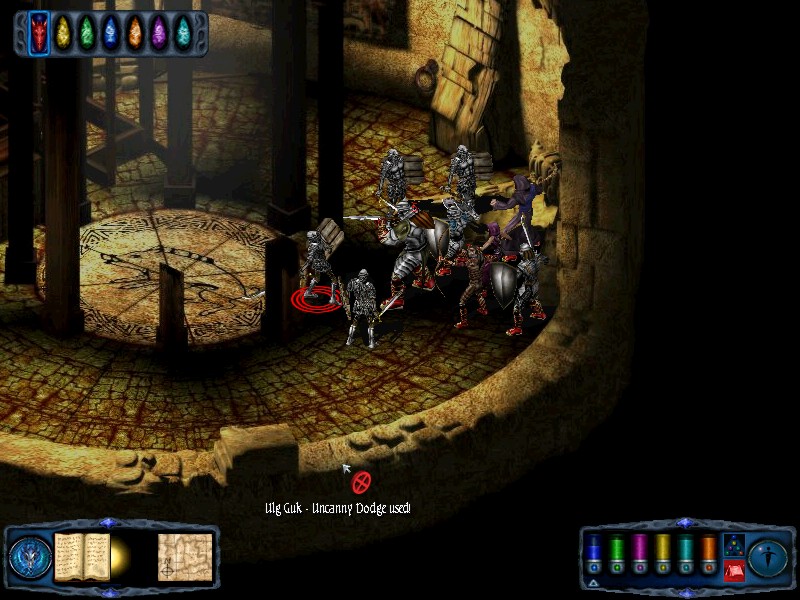Open the parchment area map
The height and width of the screenshot is (600, 800).
185,556
